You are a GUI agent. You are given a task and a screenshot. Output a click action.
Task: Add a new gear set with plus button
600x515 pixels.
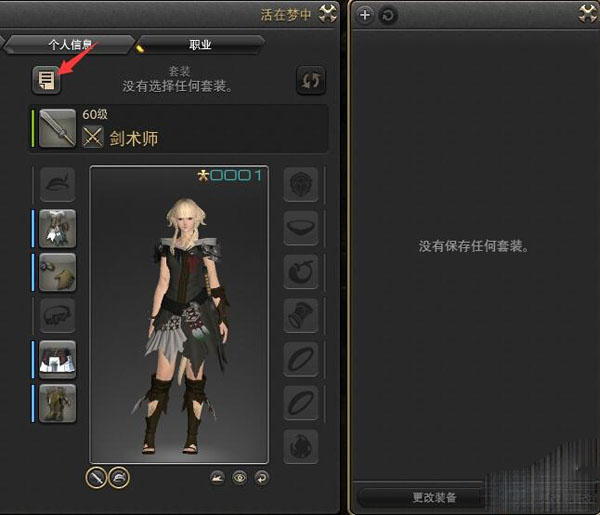(x=365, y=14)
